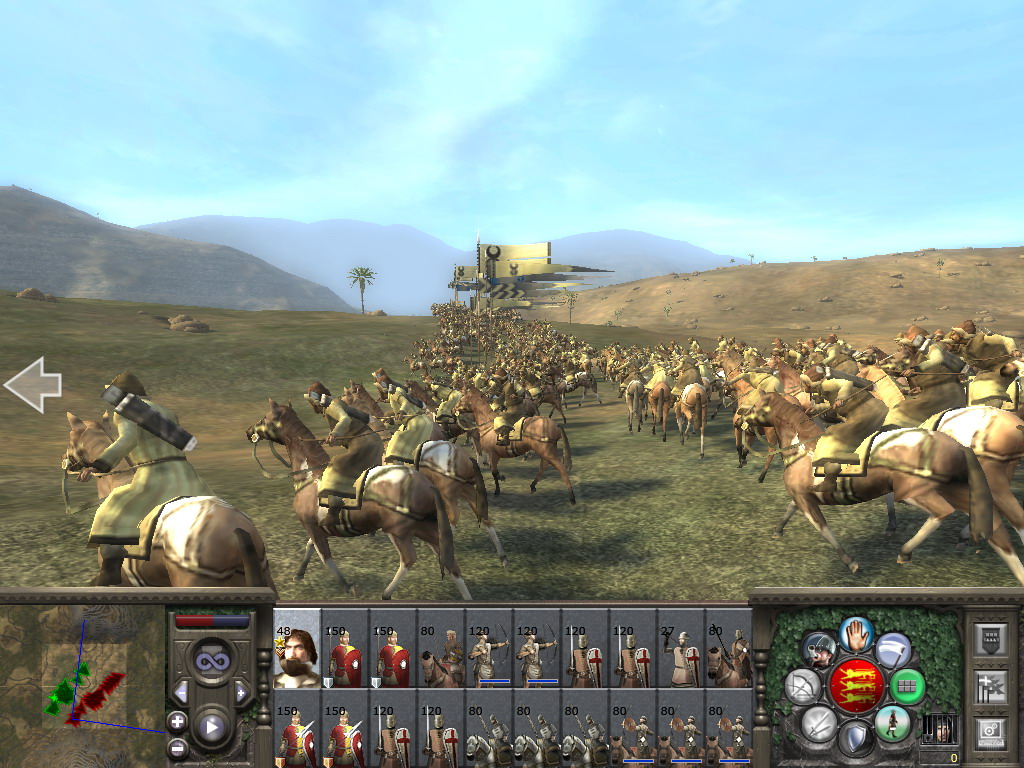Open the prisoners behind-bars panel
Viewport: 1024px width, 768px height.
(938, 729)
